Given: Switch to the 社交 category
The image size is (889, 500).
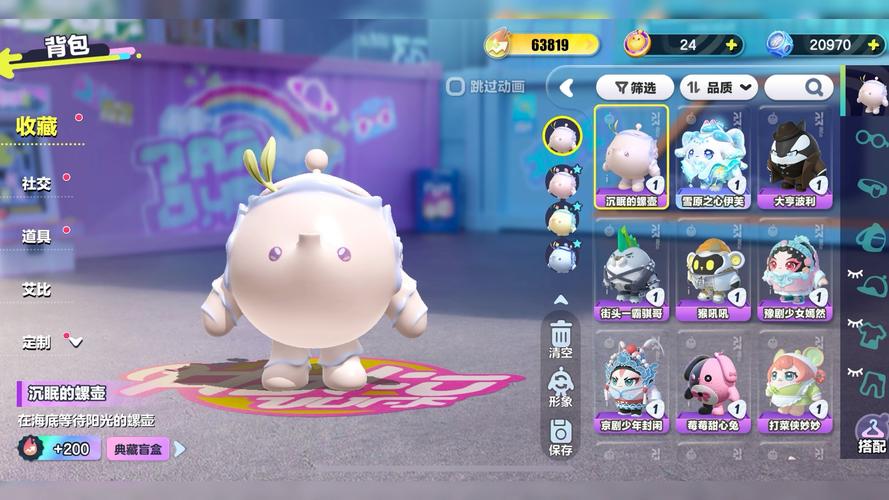Looking at the screenshot, I should pyautogui.click(x=37, y=184).
